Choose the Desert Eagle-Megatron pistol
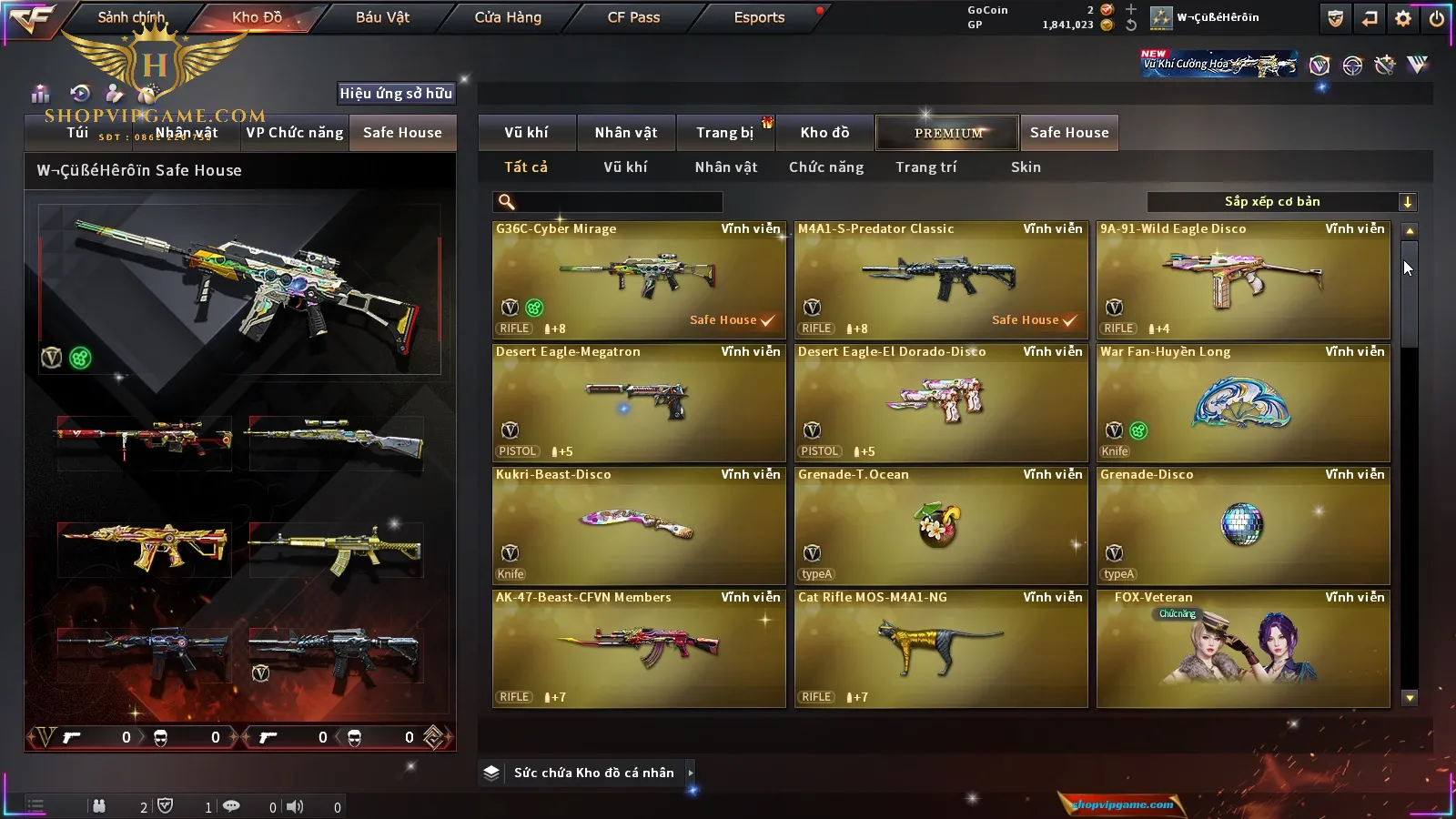 pos(639,402)
